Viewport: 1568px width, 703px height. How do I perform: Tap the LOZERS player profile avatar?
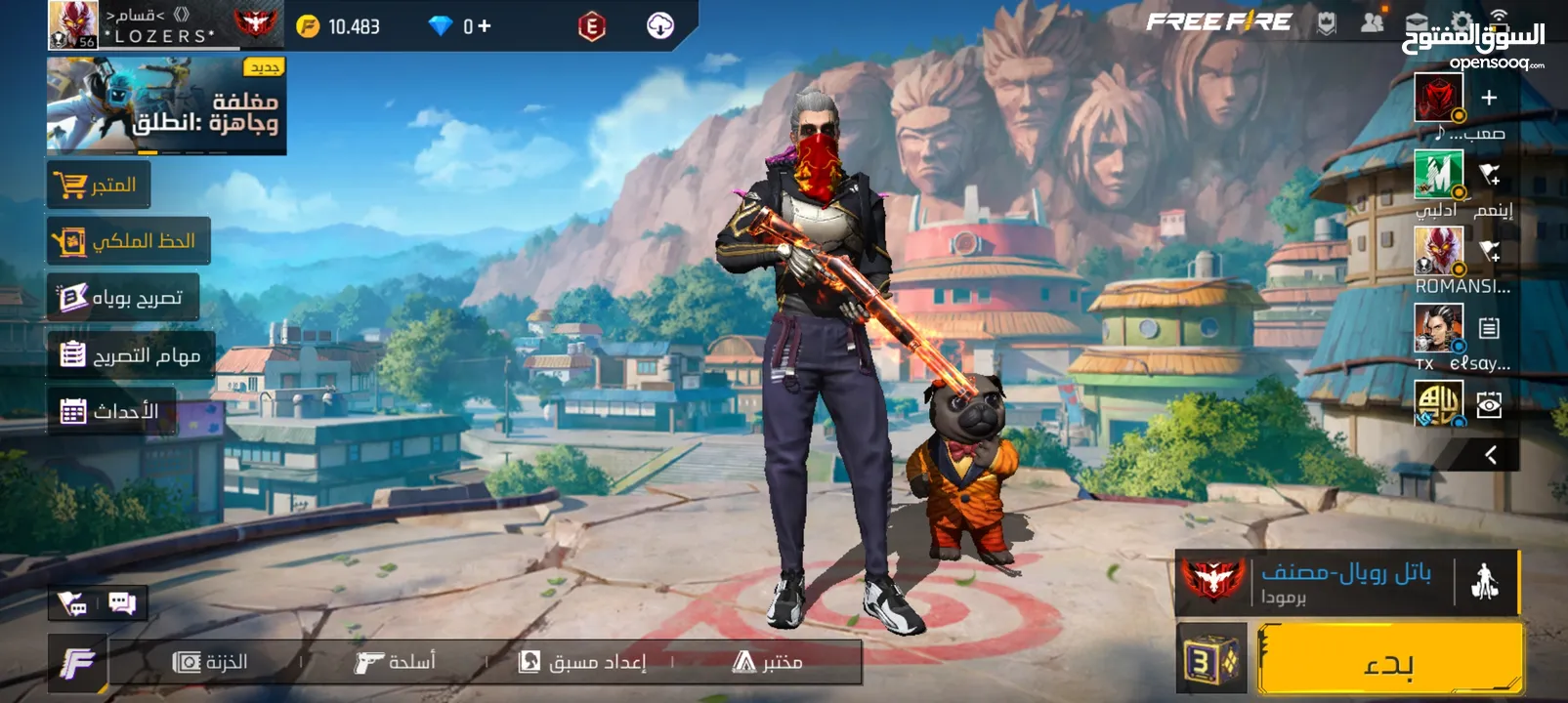[x=73, y=25]
